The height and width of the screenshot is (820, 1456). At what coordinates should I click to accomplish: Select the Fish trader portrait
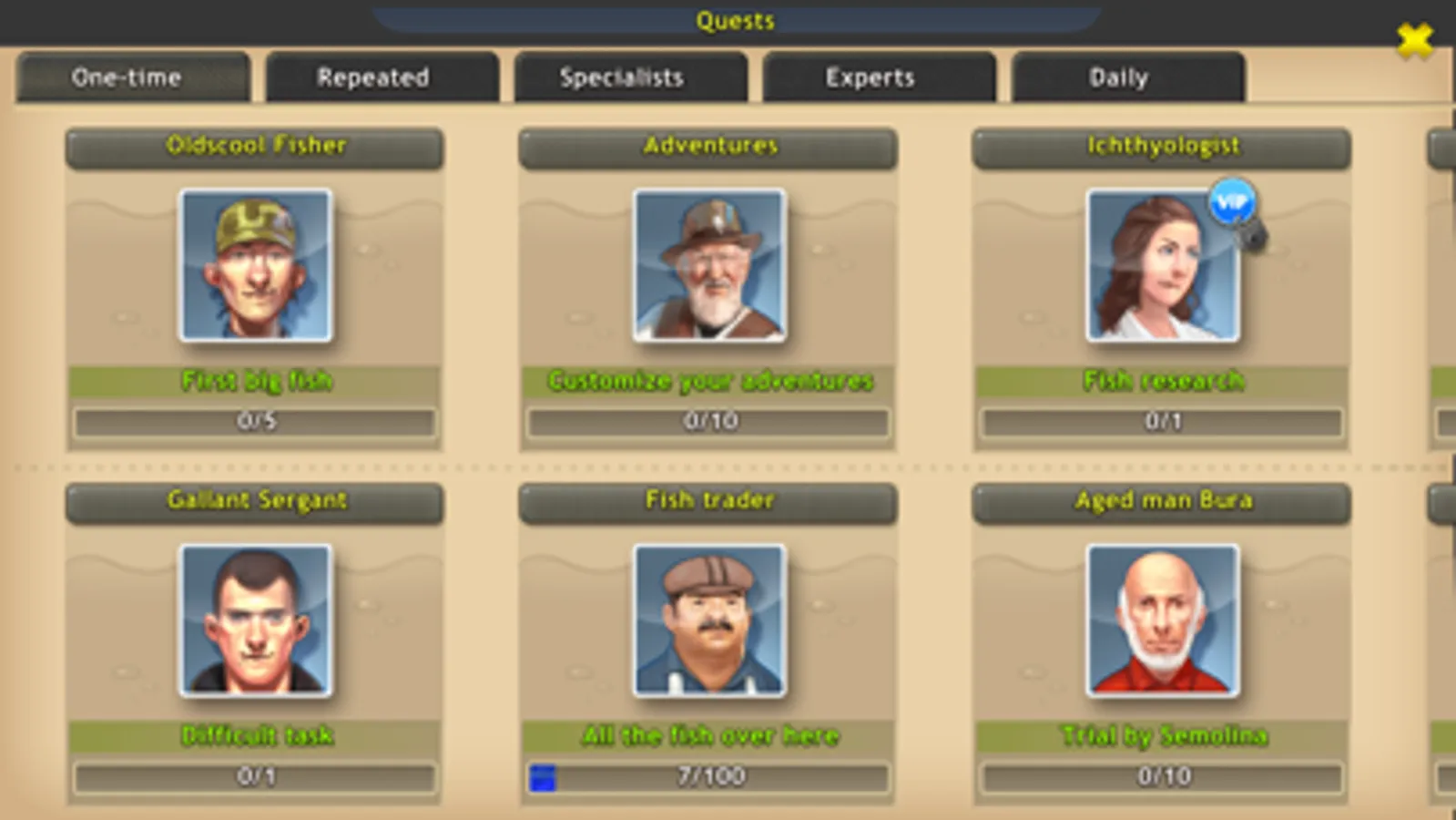click(709, 620)
